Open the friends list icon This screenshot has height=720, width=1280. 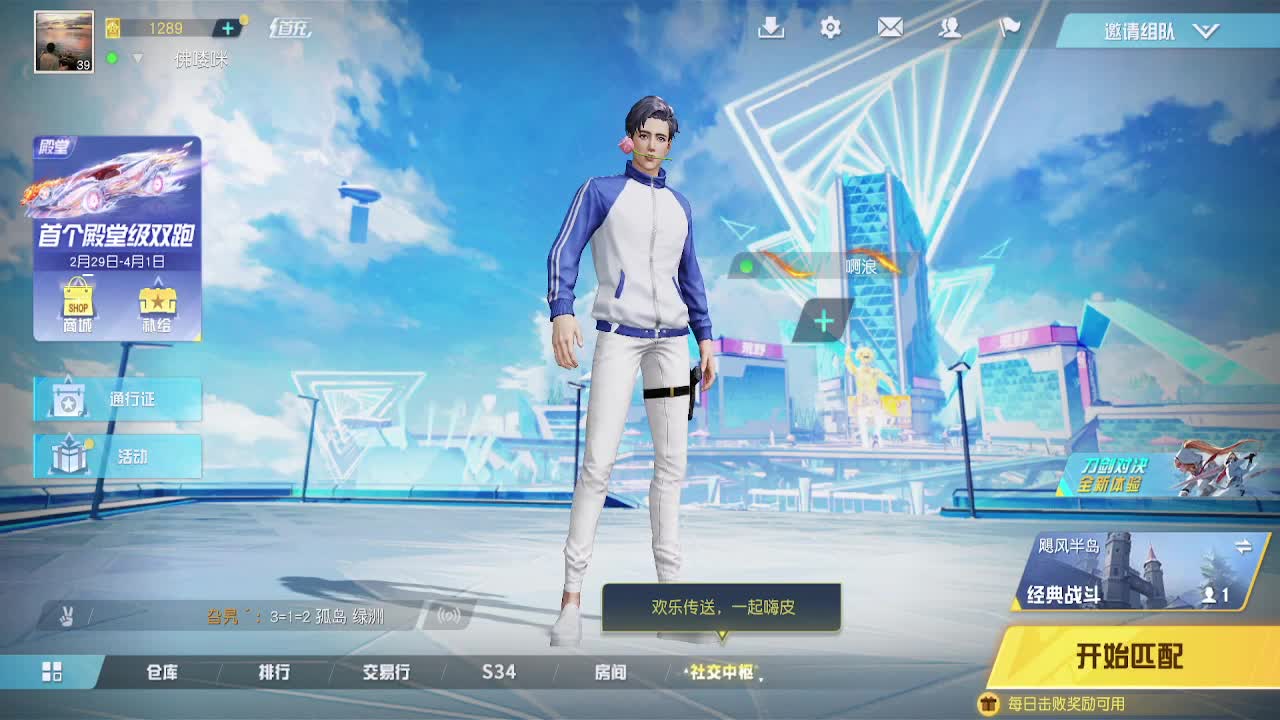pos(950,29)
